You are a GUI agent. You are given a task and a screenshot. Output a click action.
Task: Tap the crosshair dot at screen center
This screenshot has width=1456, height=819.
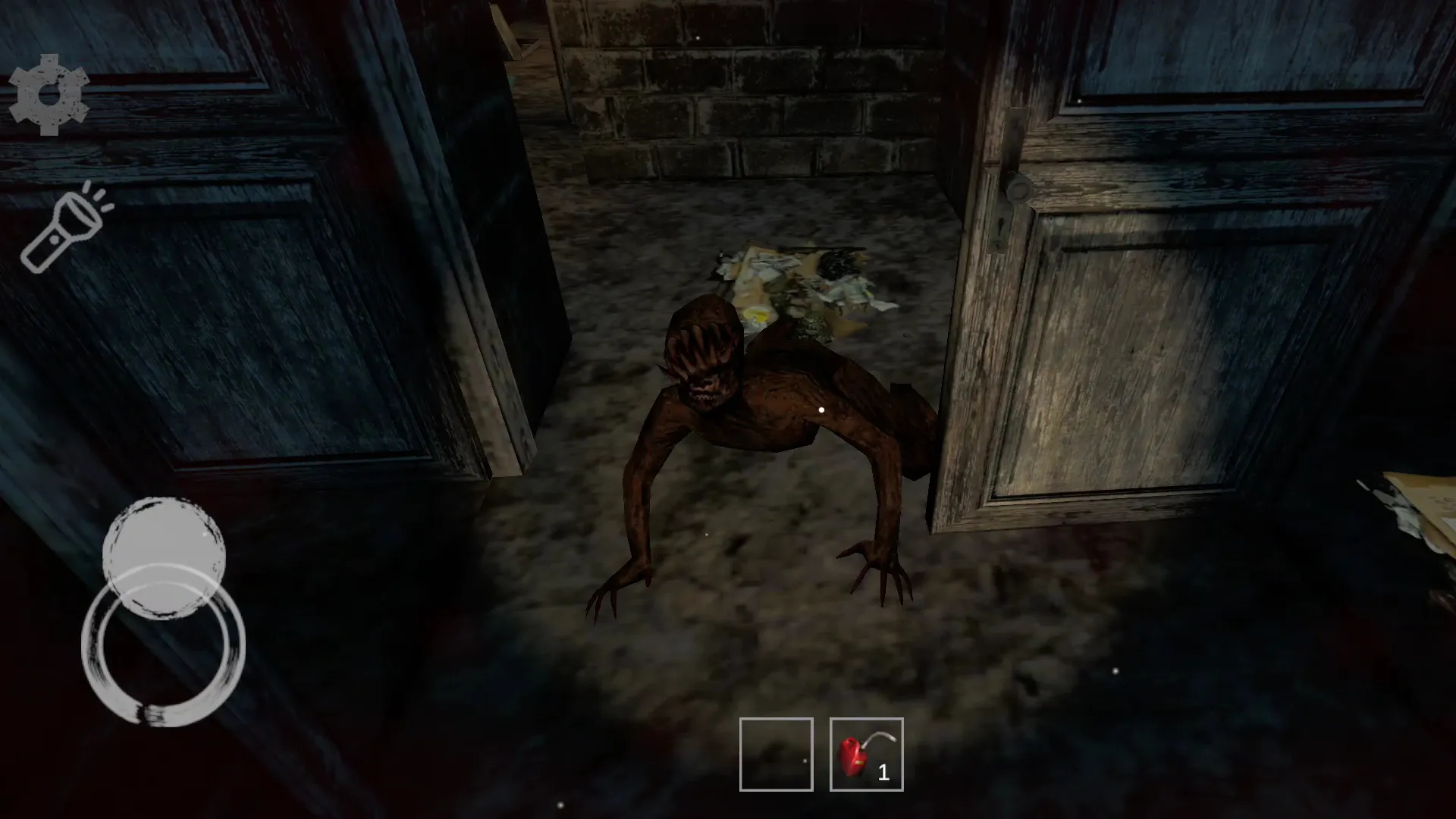coord(822,408)
